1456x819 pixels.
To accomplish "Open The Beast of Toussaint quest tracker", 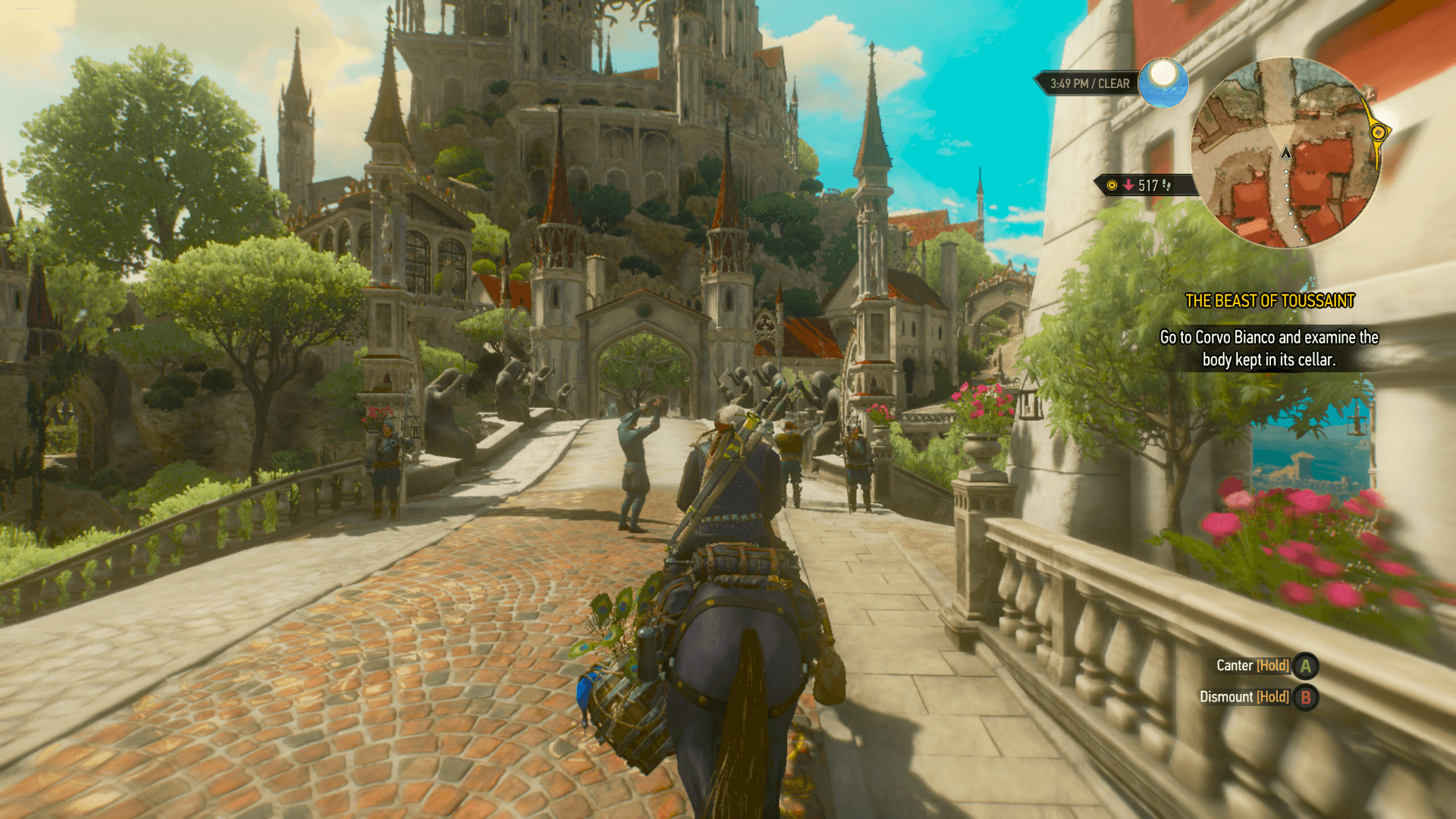I will [1269, 301].
